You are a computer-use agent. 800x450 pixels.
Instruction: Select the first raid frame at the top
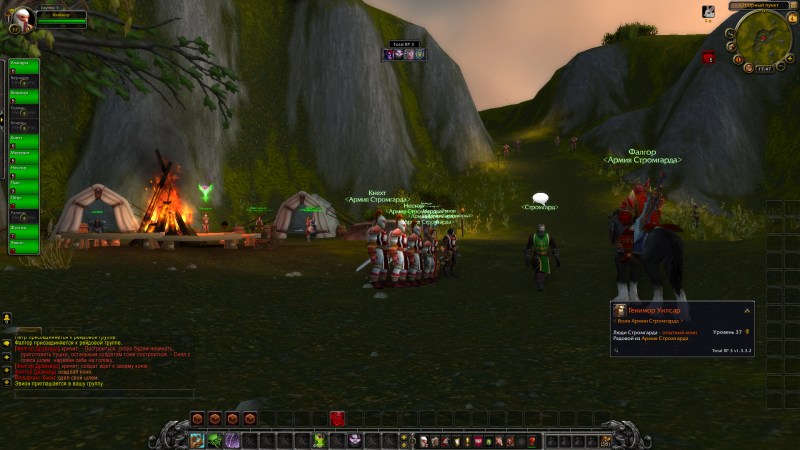coord(23,65)
